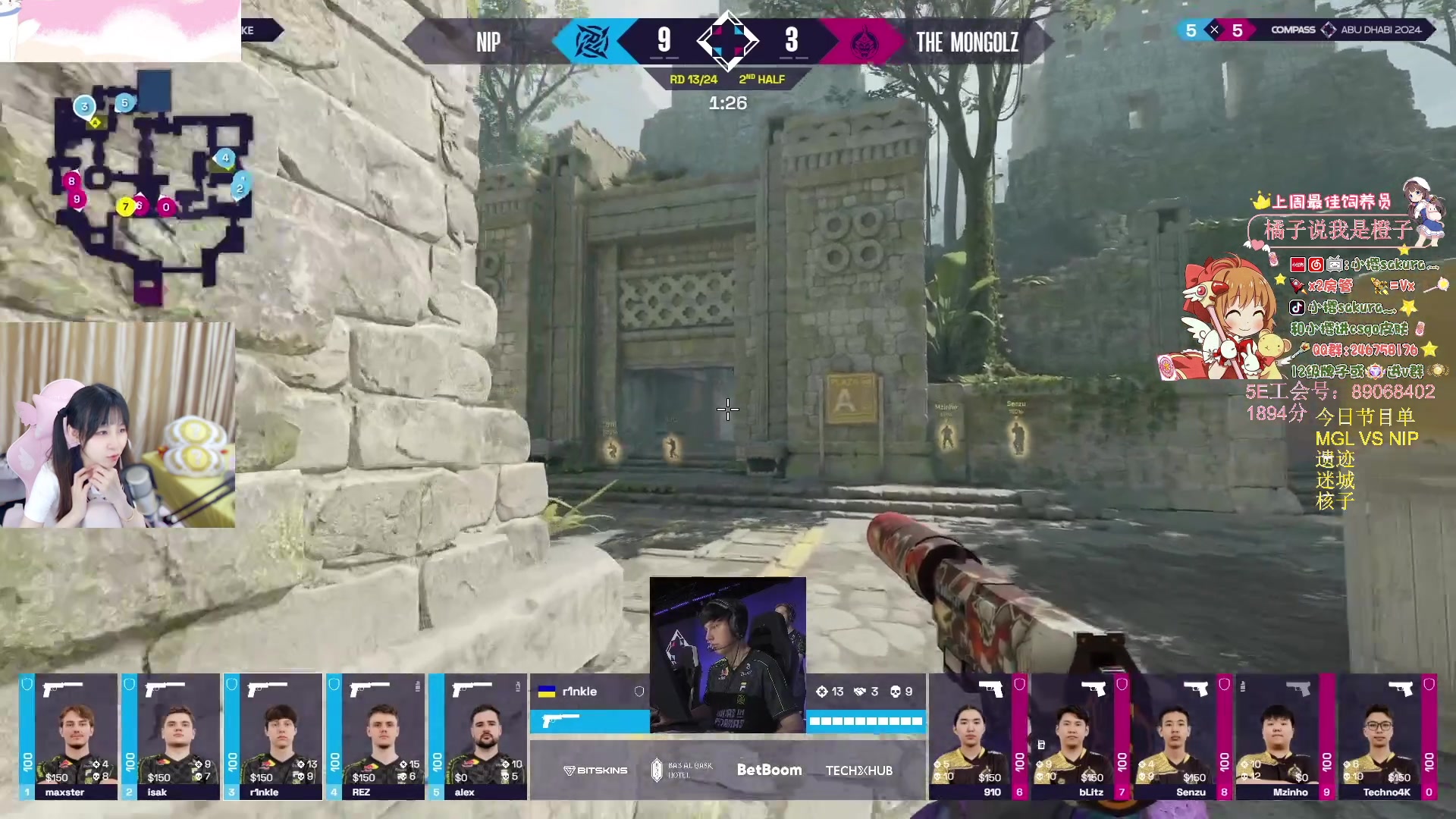The width and height of the screenshot is (1456, 819).
Task: Click the TechXHub sponsor logo
Action: (x=859, y=770)
